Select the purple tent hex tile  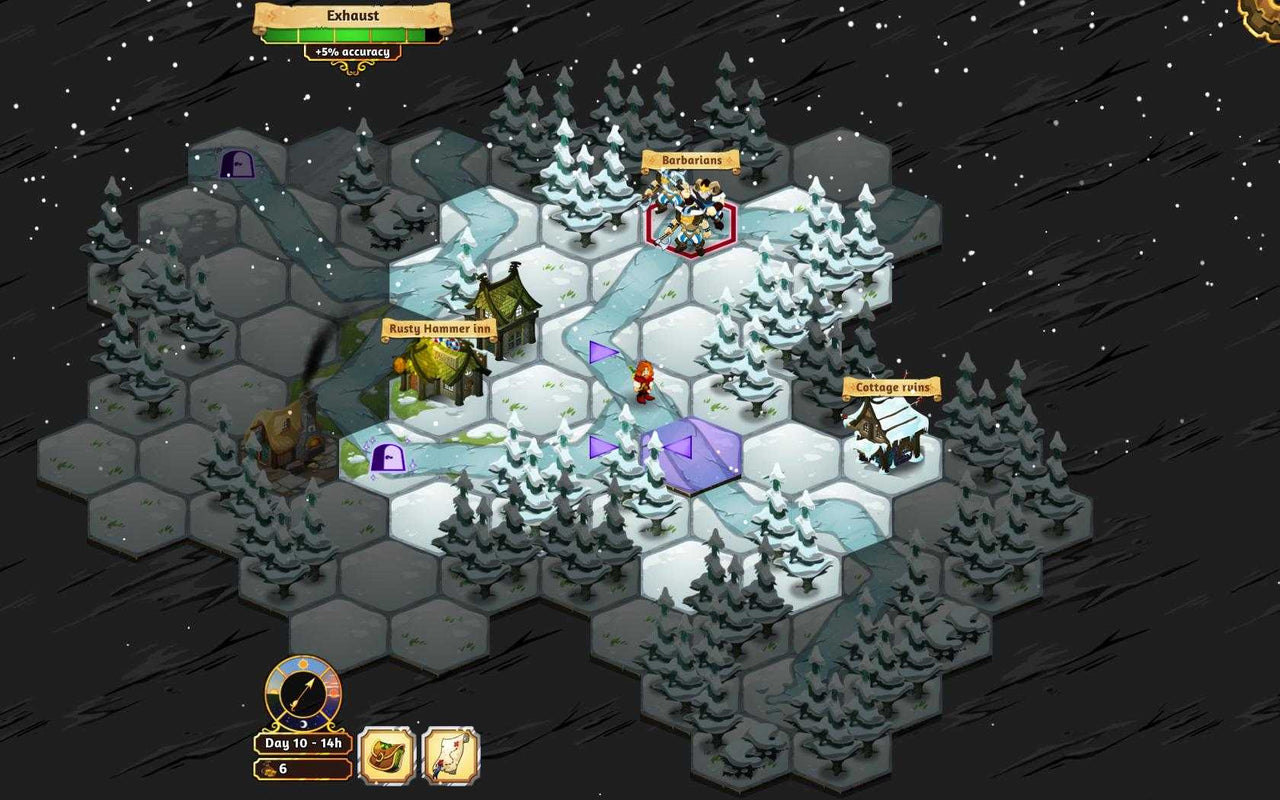[690, 455]
